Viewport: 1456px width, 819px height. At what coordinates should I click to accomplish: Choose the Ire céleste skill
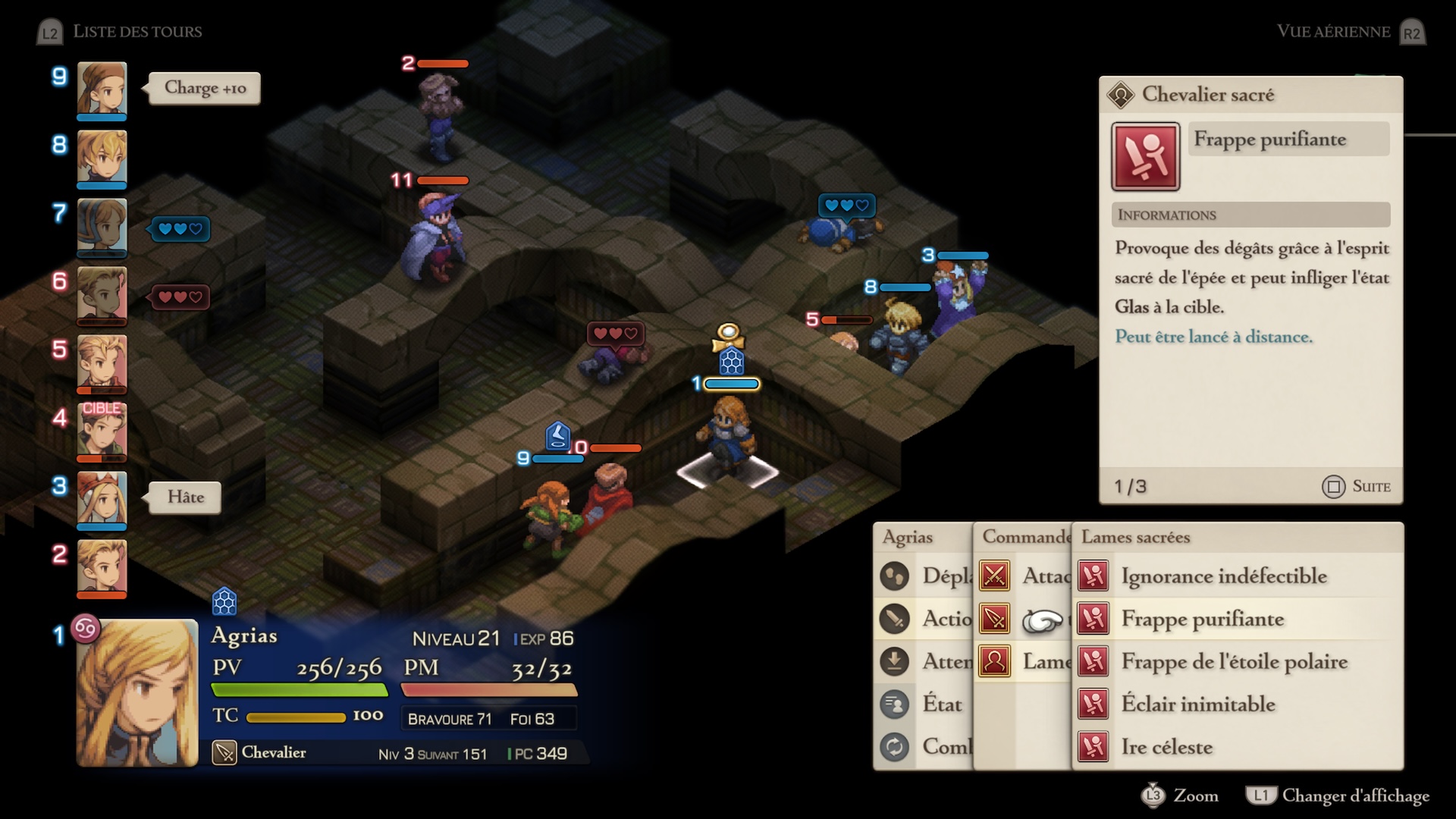(1166, 747)
